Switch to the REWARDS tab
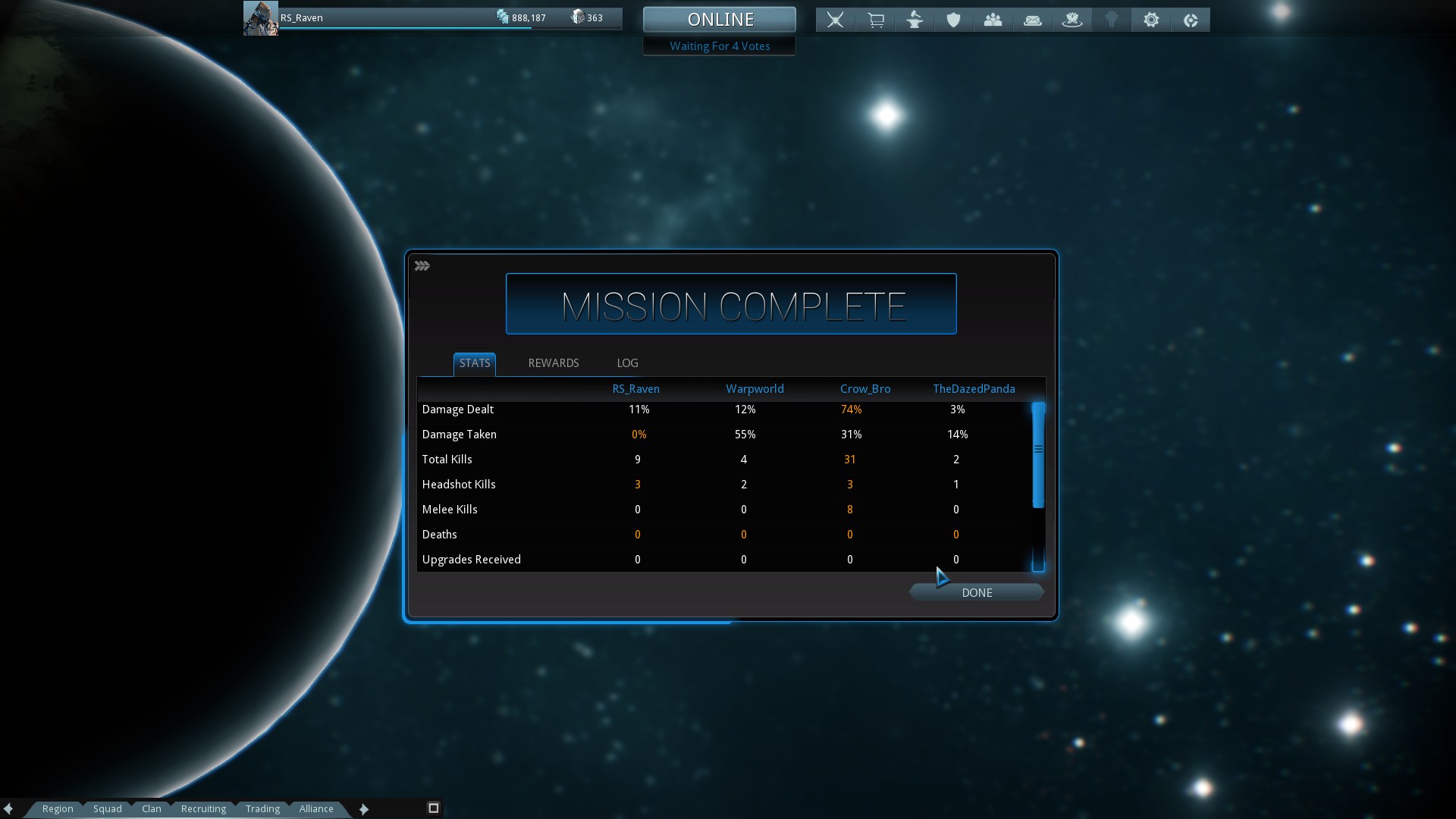 (x=553, y=363)
